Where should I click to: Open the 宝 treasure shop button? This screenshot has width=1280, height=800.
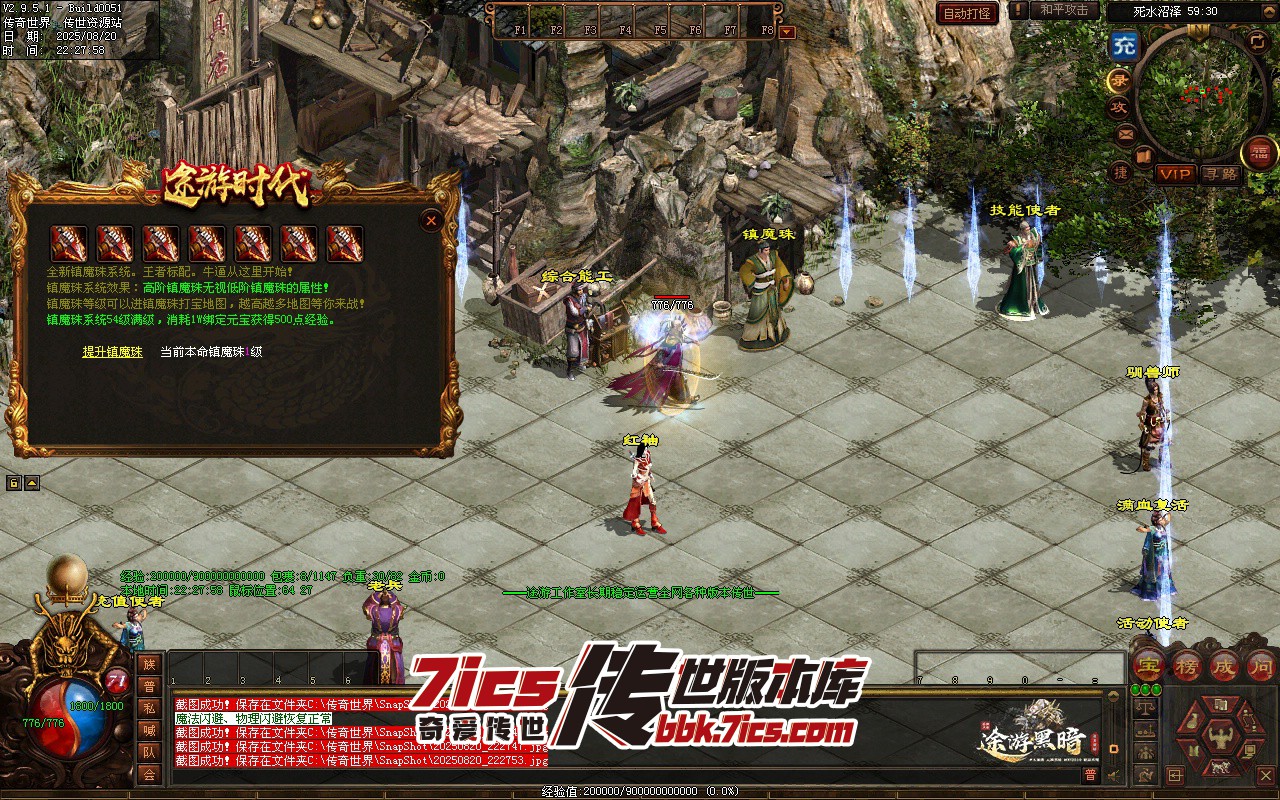coord(1151,665)
